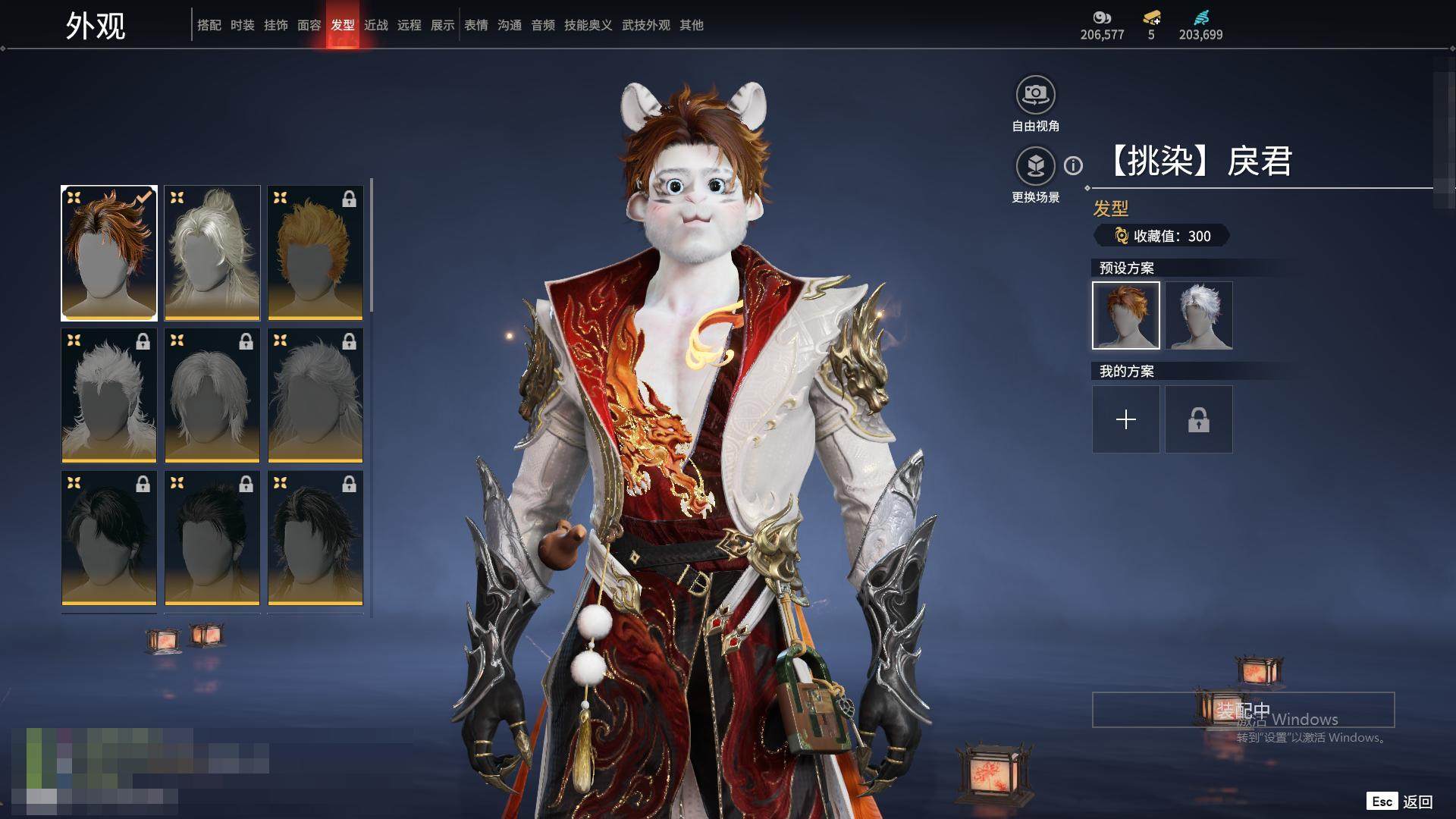This screenshot has height=819, width=1456.
Task: Select the 挂饰 accessories tab
Action: coord(275,25)
